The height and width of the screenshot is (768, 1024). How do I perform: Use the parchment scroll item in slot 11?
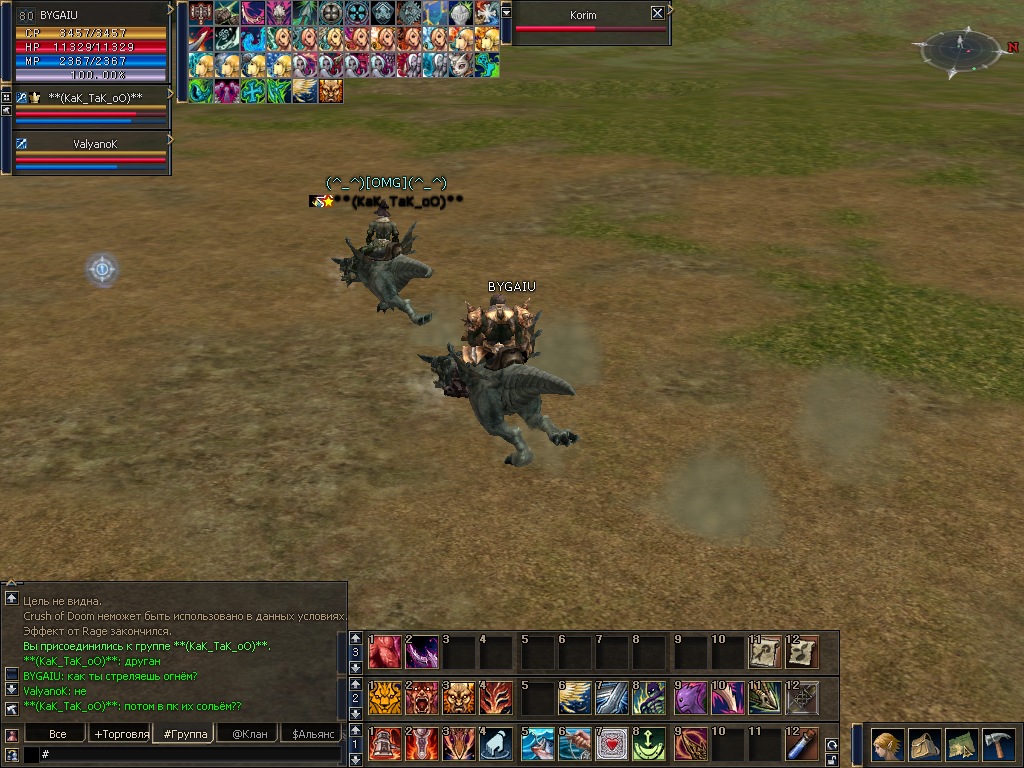[x=765, y=651]
